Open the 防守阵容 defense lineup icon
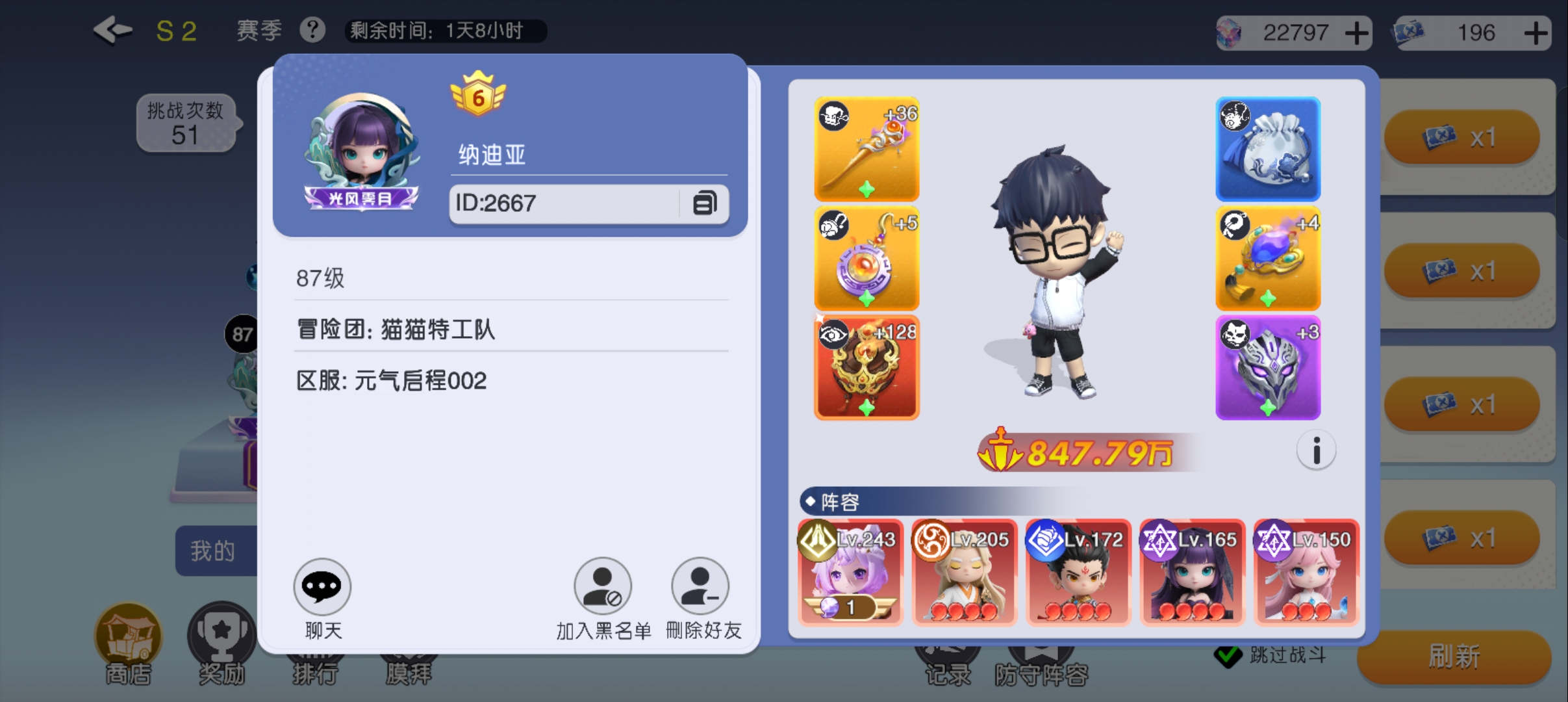1568x702 pixels. pos(1042,656)
